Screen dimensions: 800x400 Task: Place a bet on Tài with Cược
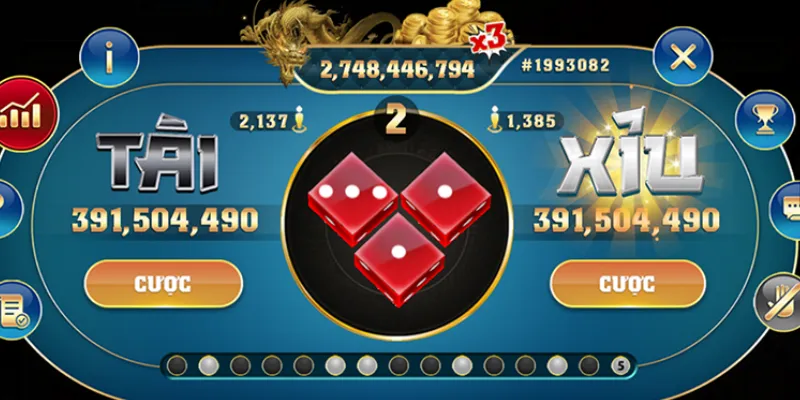click(163, 283)
